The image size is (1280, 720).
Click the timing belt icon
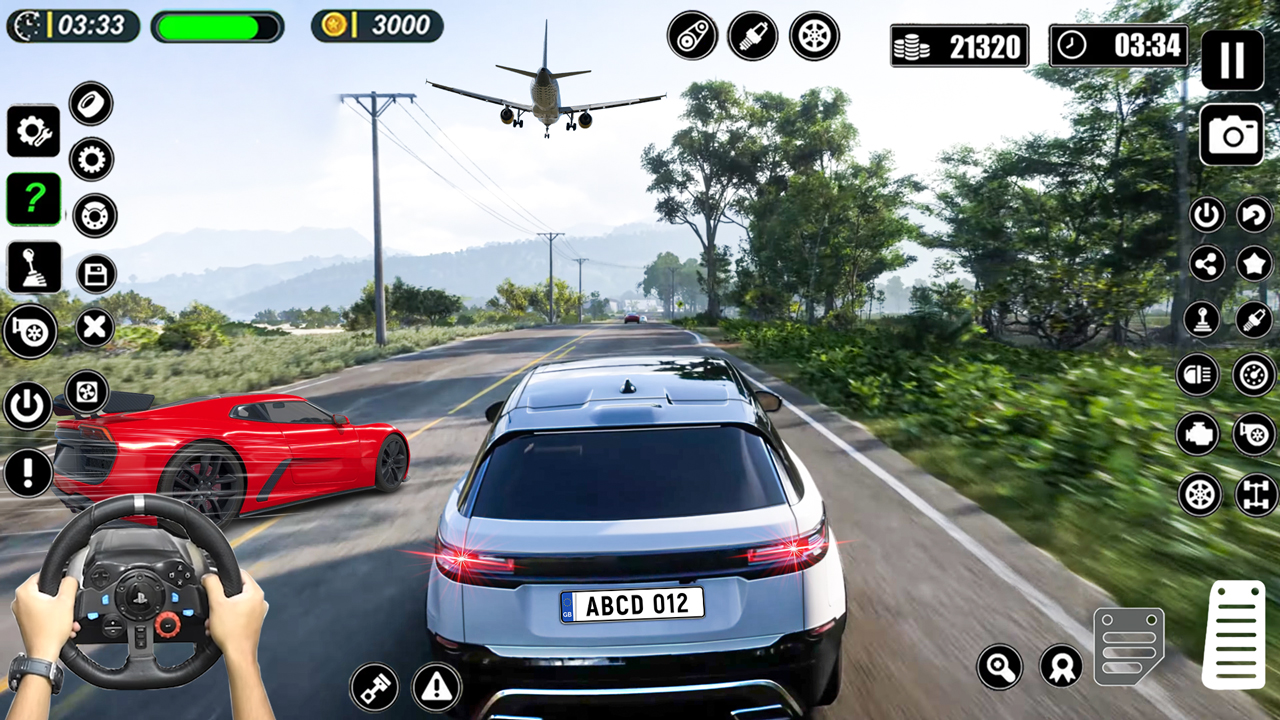[692, 36]
